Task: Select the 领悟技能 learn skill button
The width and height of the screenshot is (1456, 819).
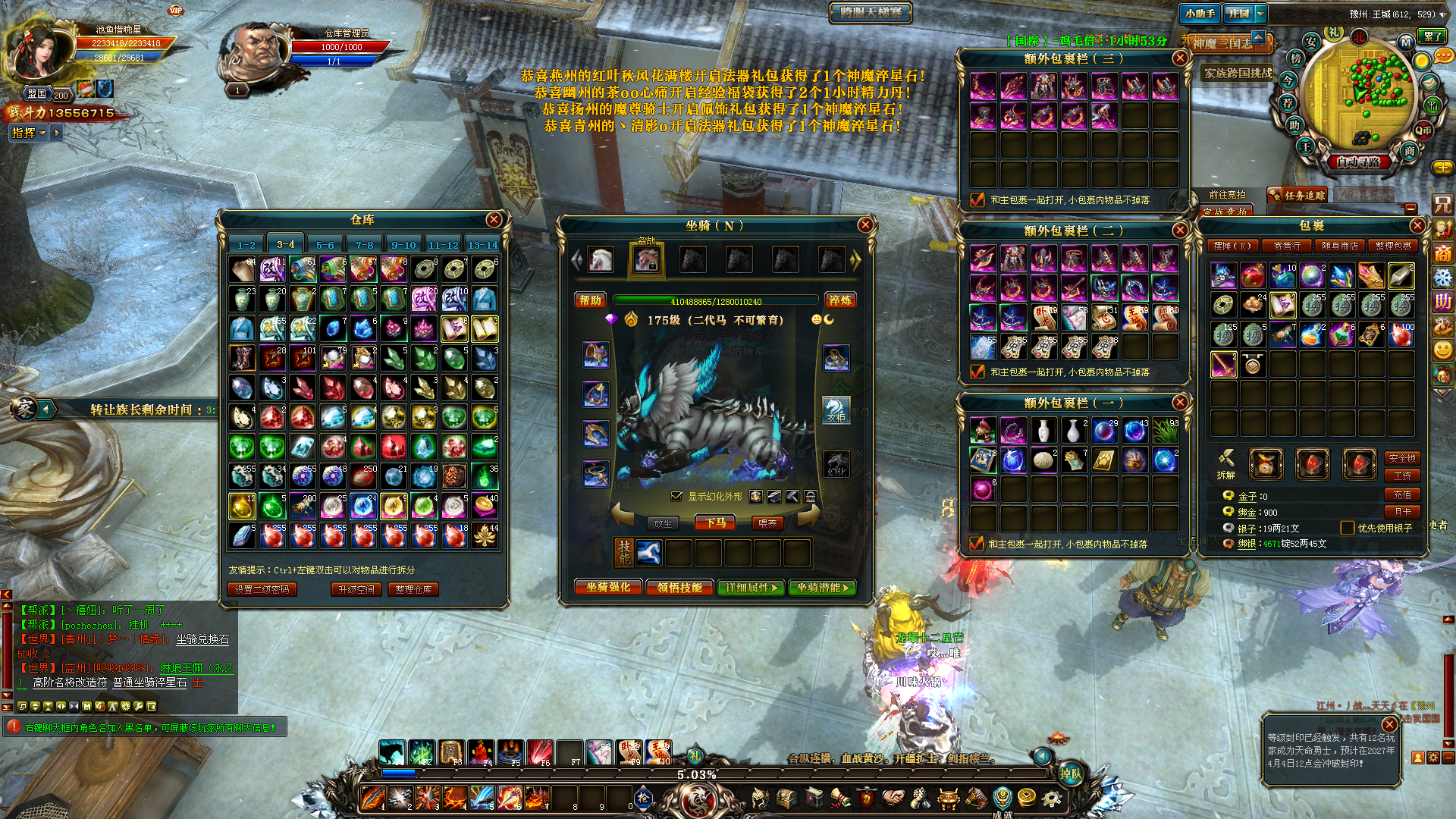Action: coord(679,588)
